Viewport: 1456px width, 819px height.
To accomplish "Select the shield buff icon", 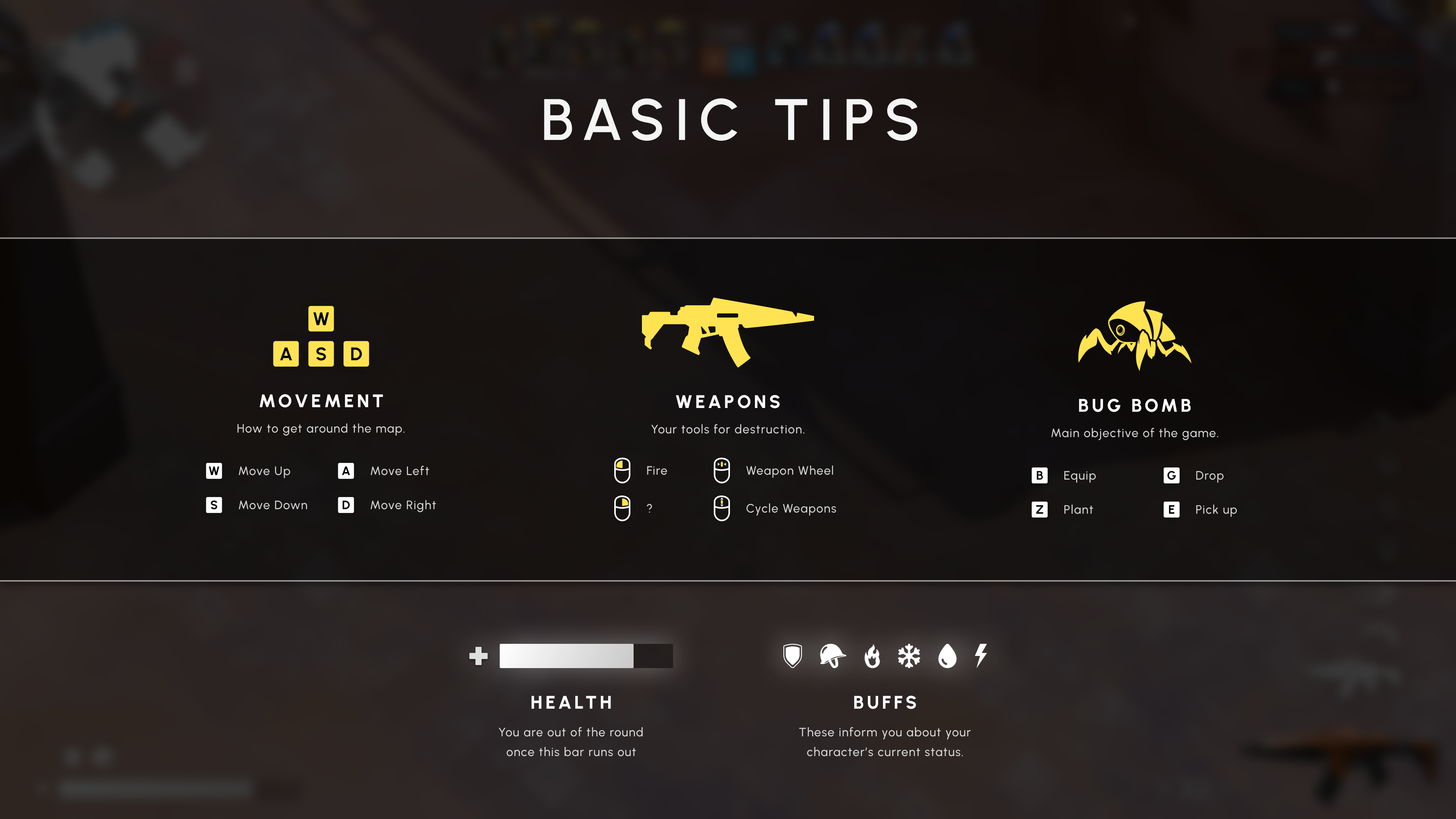I will pyautogui.click(x=792, y=656).
